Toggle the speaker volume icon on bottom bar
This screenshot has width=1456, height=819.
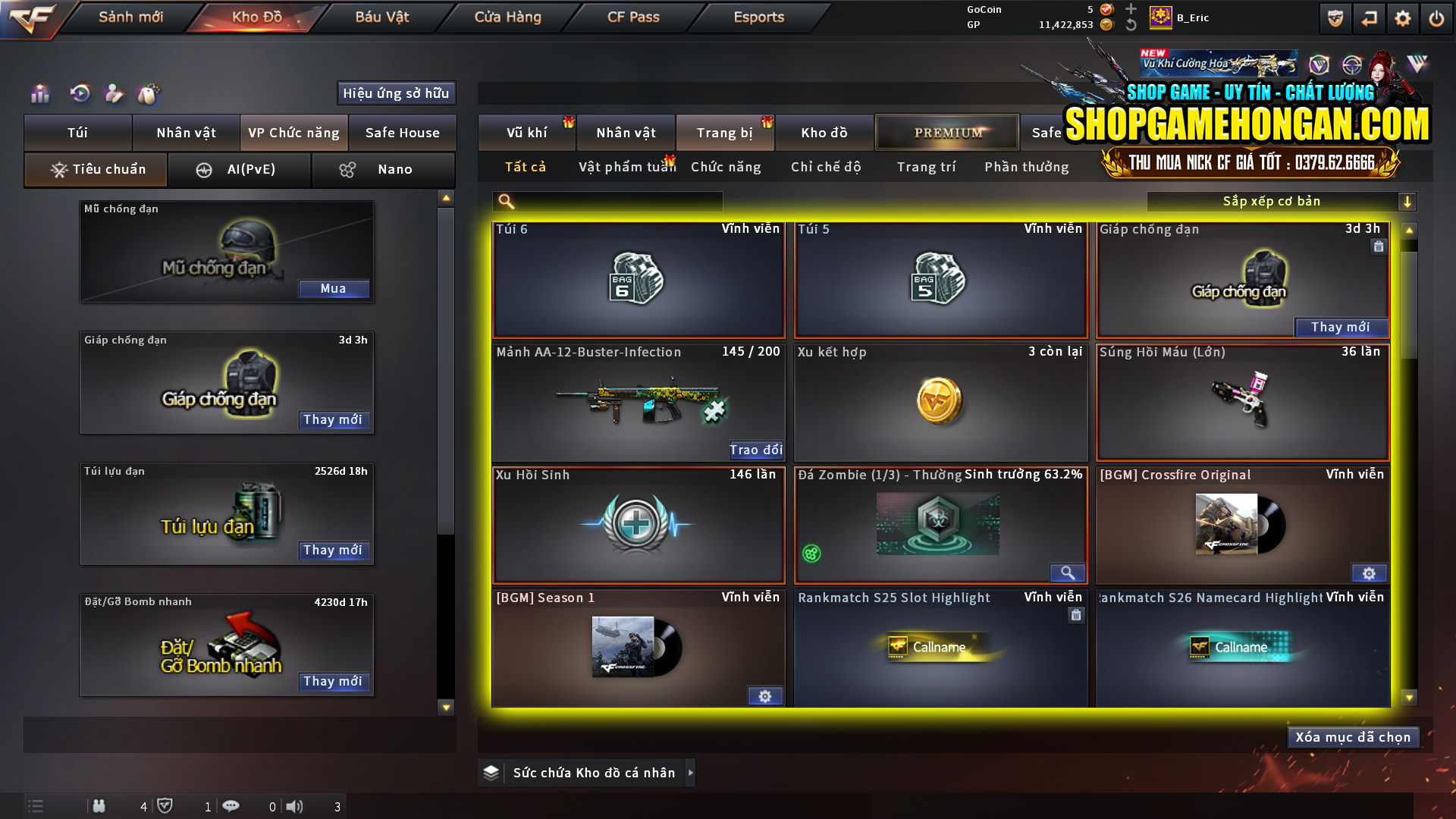click(295, 806)
